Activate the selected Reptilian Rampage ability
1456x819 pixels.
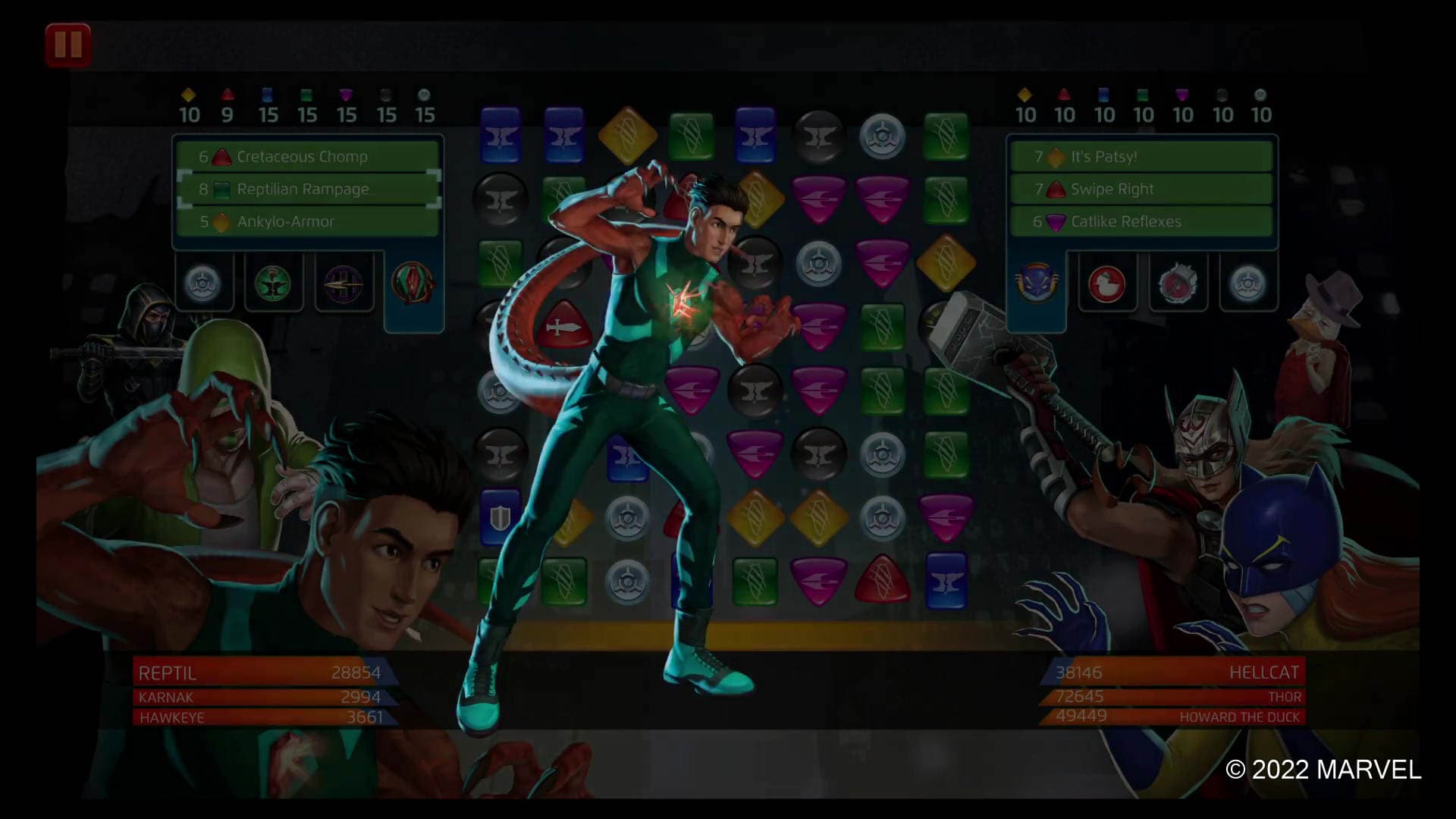(303, 190)
